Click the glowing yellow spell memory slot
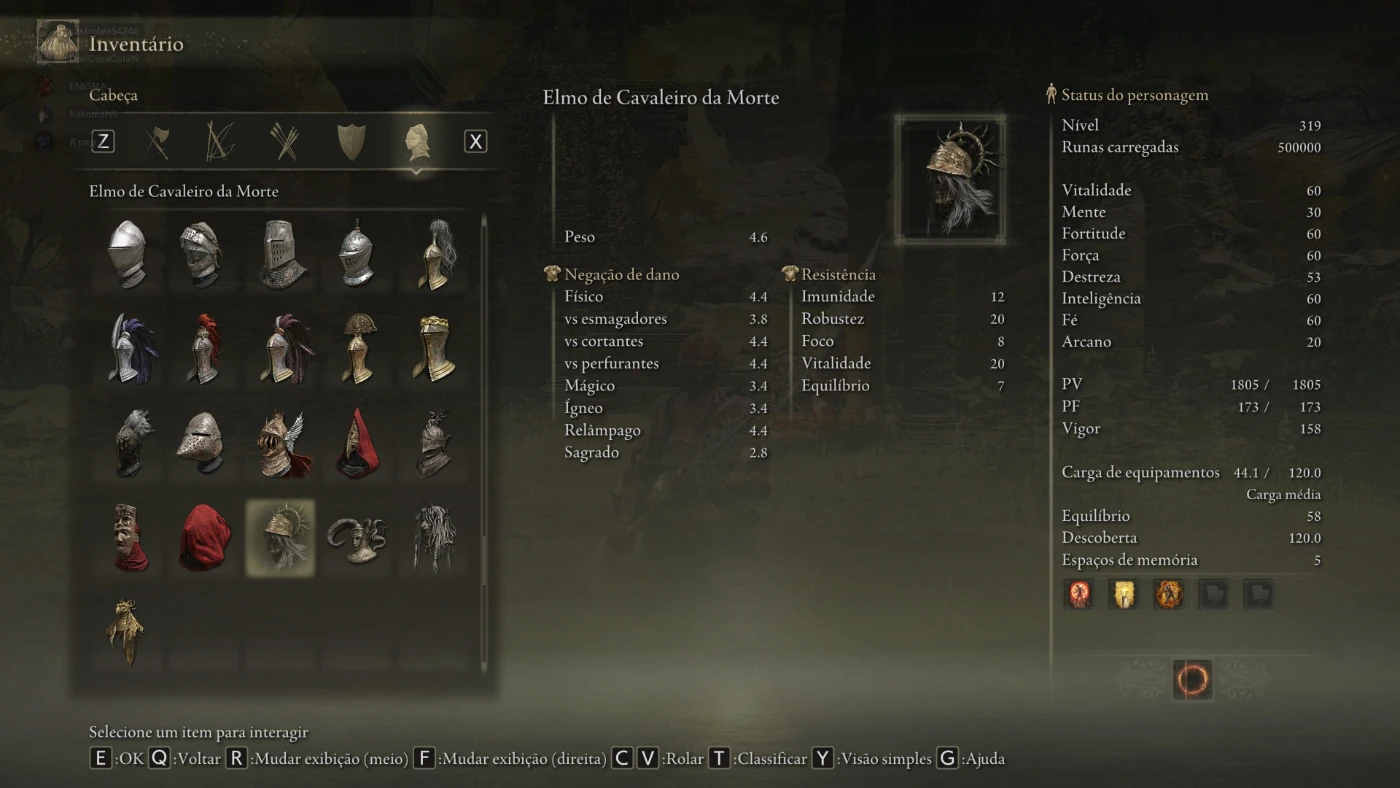Image resolution: width=1400 pixels, height=788 pixels. [1124, 594]
